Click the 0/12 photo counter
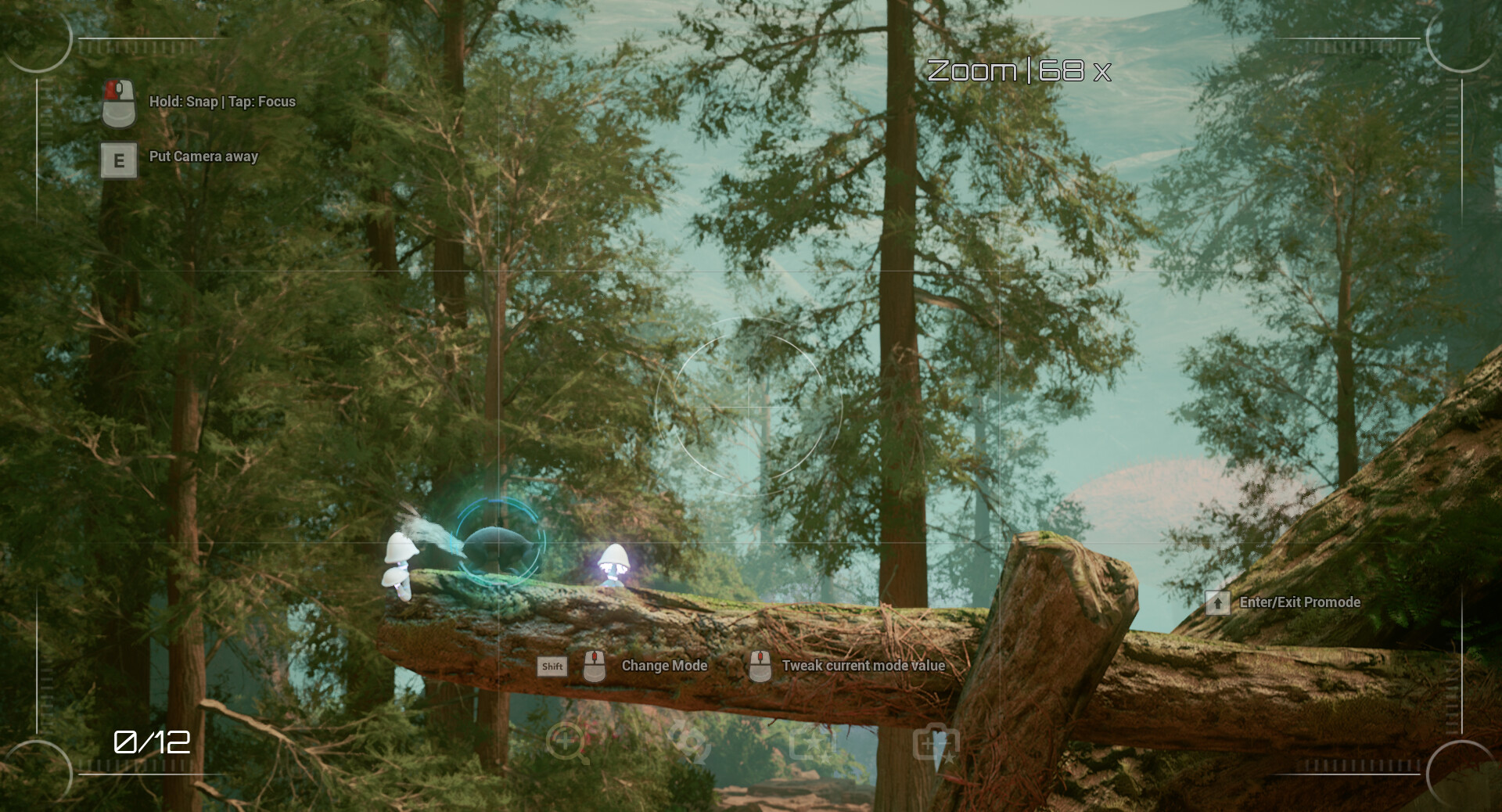This screenshot has width=1502, height=812. point(151,742)
